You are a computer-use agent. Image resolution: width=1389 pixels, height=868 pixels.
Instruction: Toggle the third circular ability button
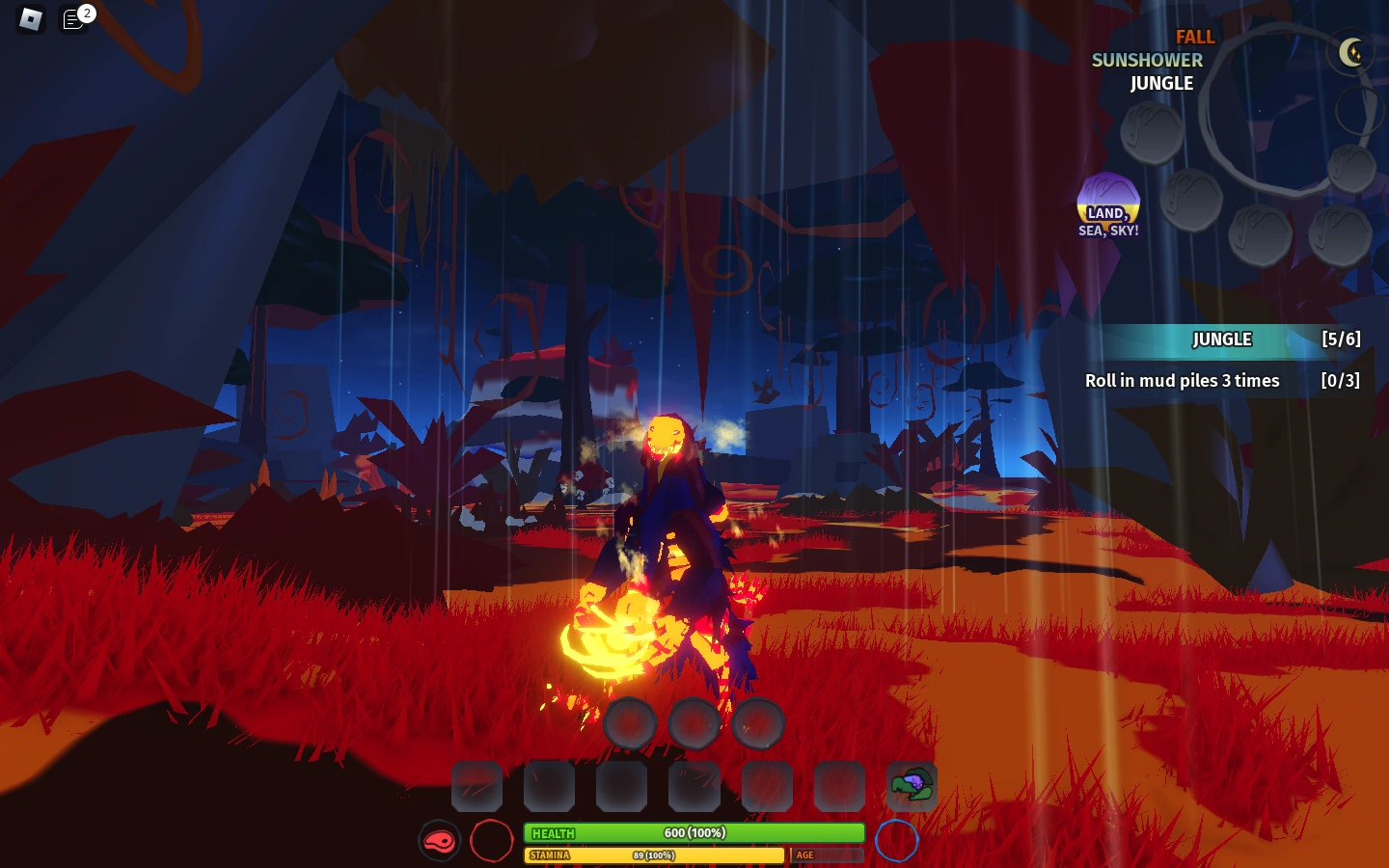tap(759, 721)
